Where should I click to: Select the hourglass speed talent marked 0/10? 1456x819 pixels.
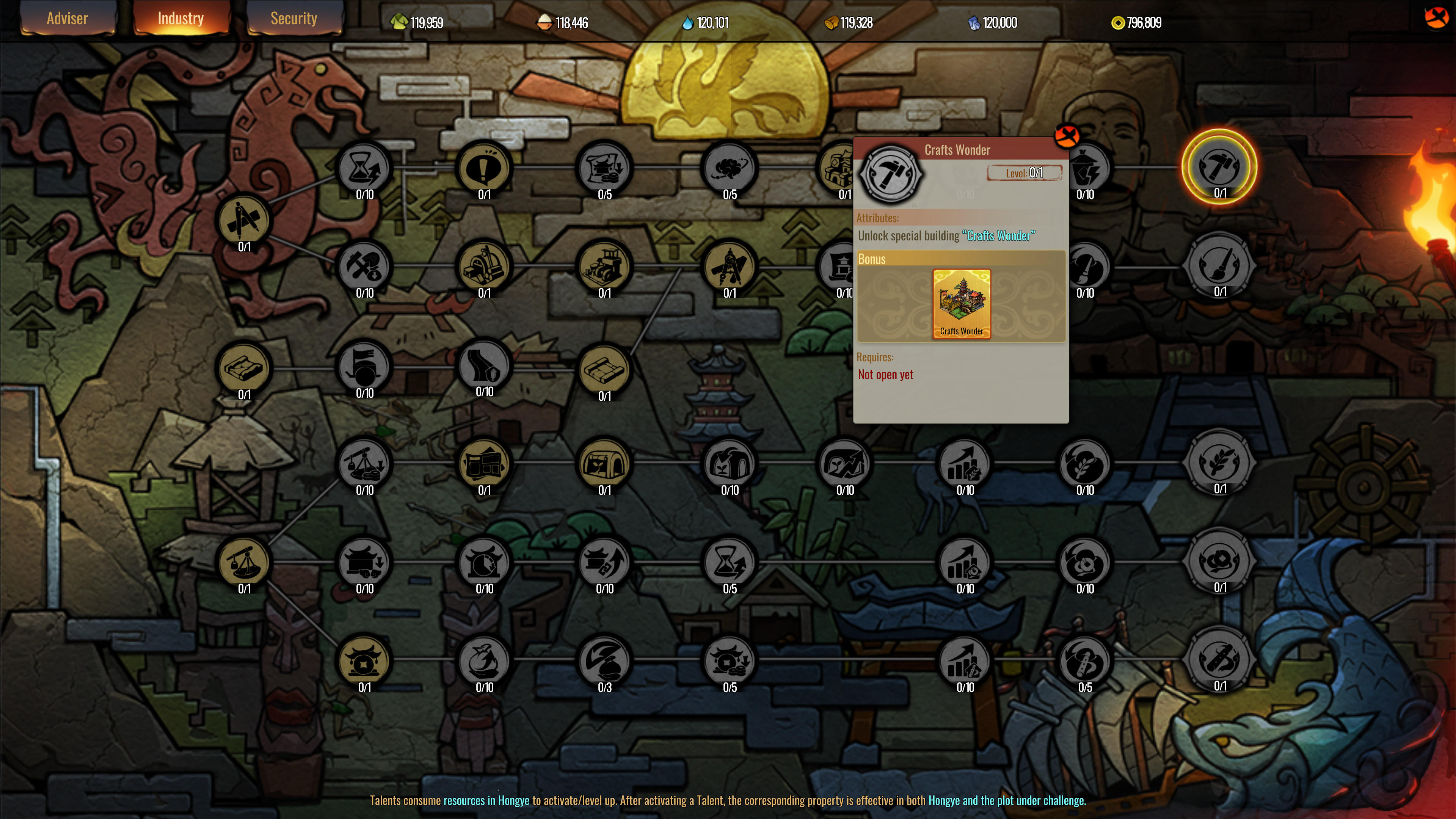coord(364,167)
